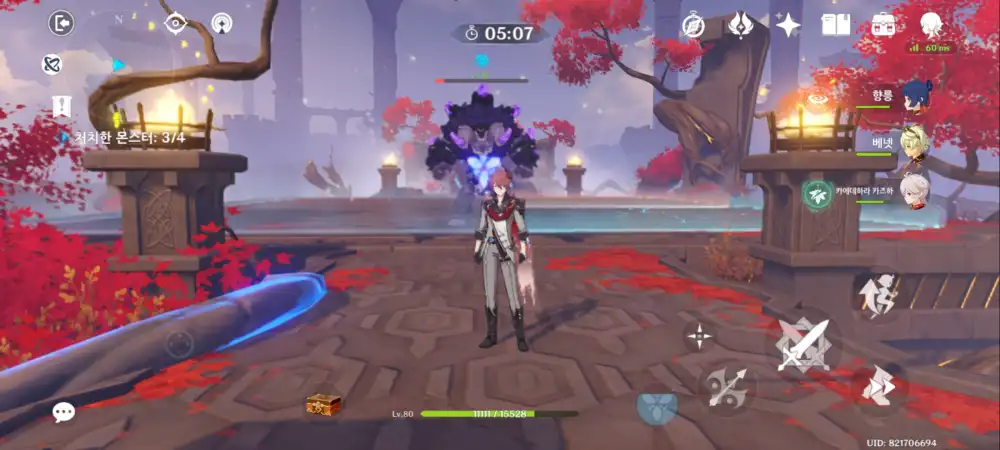Open the atom-shaped icon on the left
1000x450 pixels.
pyautogui.click(x=52, y=65)
